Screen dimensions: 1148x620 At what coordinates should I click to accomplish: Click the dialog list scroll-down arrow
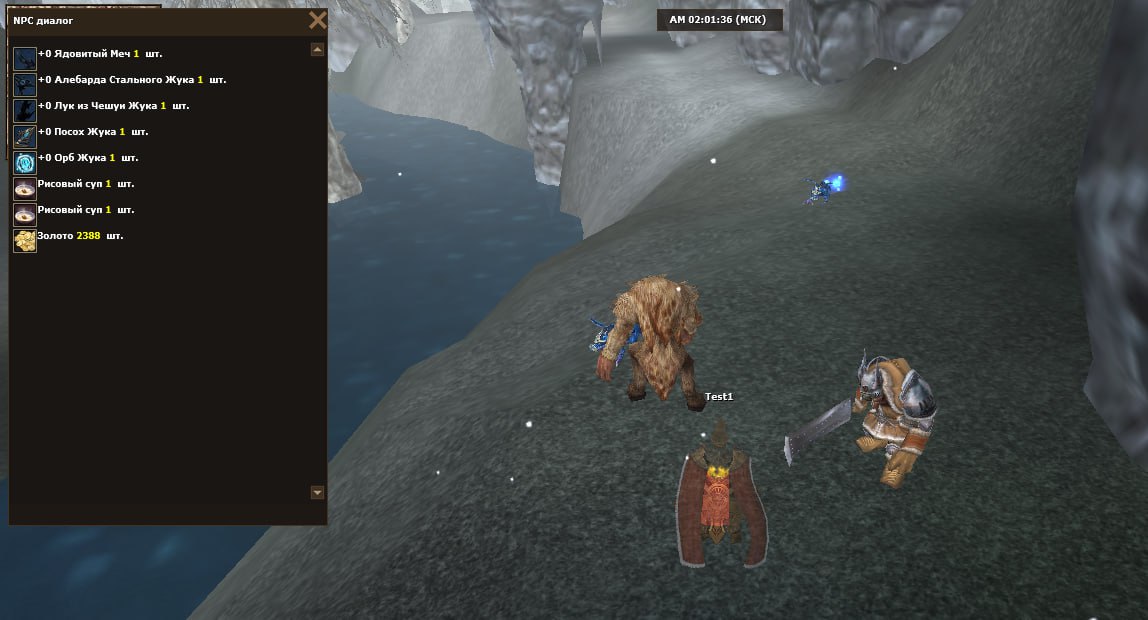318,492
